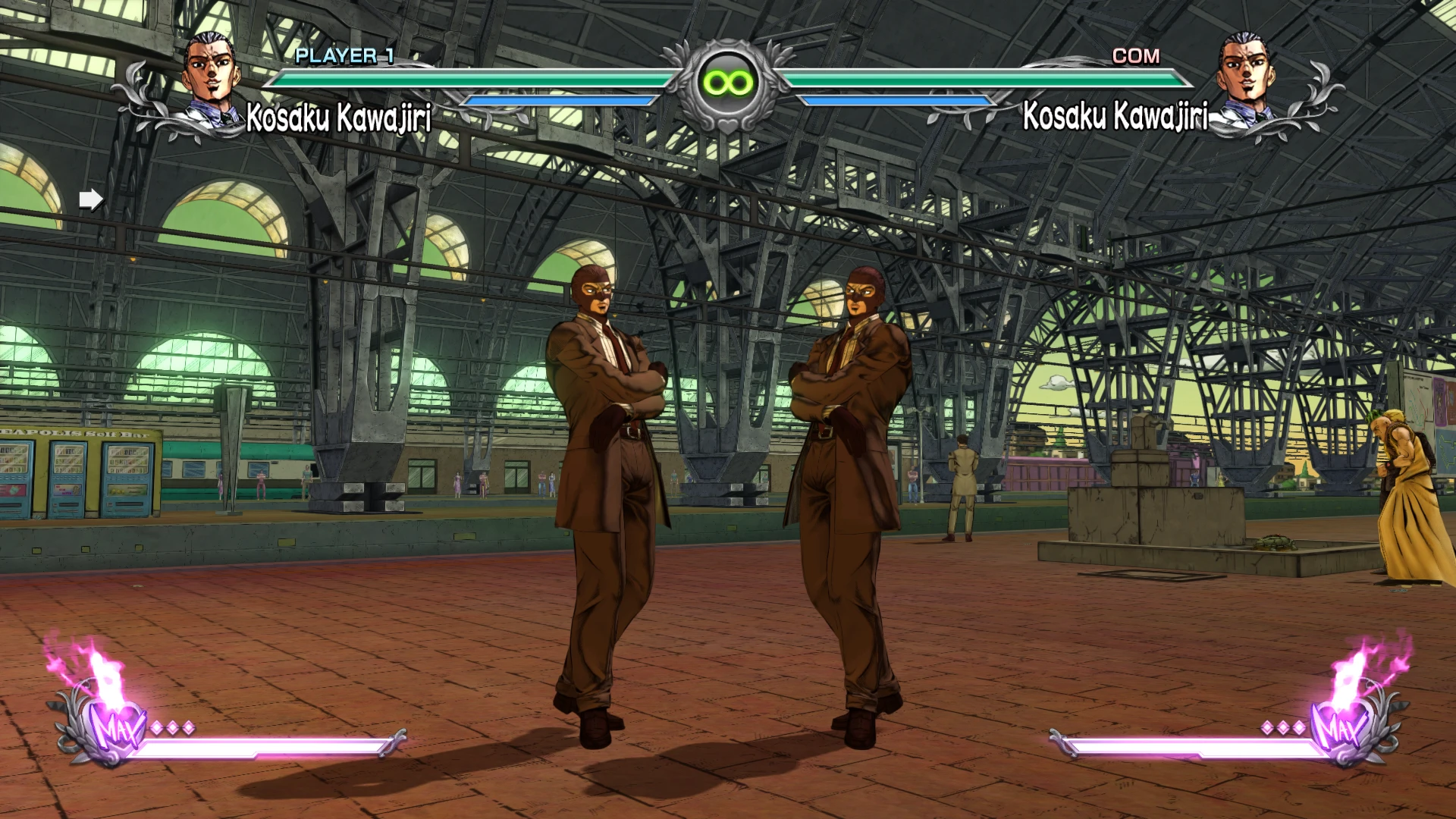The image size is (1456, 819).
Task: Click the middle Neapolis Self Bar vending machine
Action: (68, 478)
